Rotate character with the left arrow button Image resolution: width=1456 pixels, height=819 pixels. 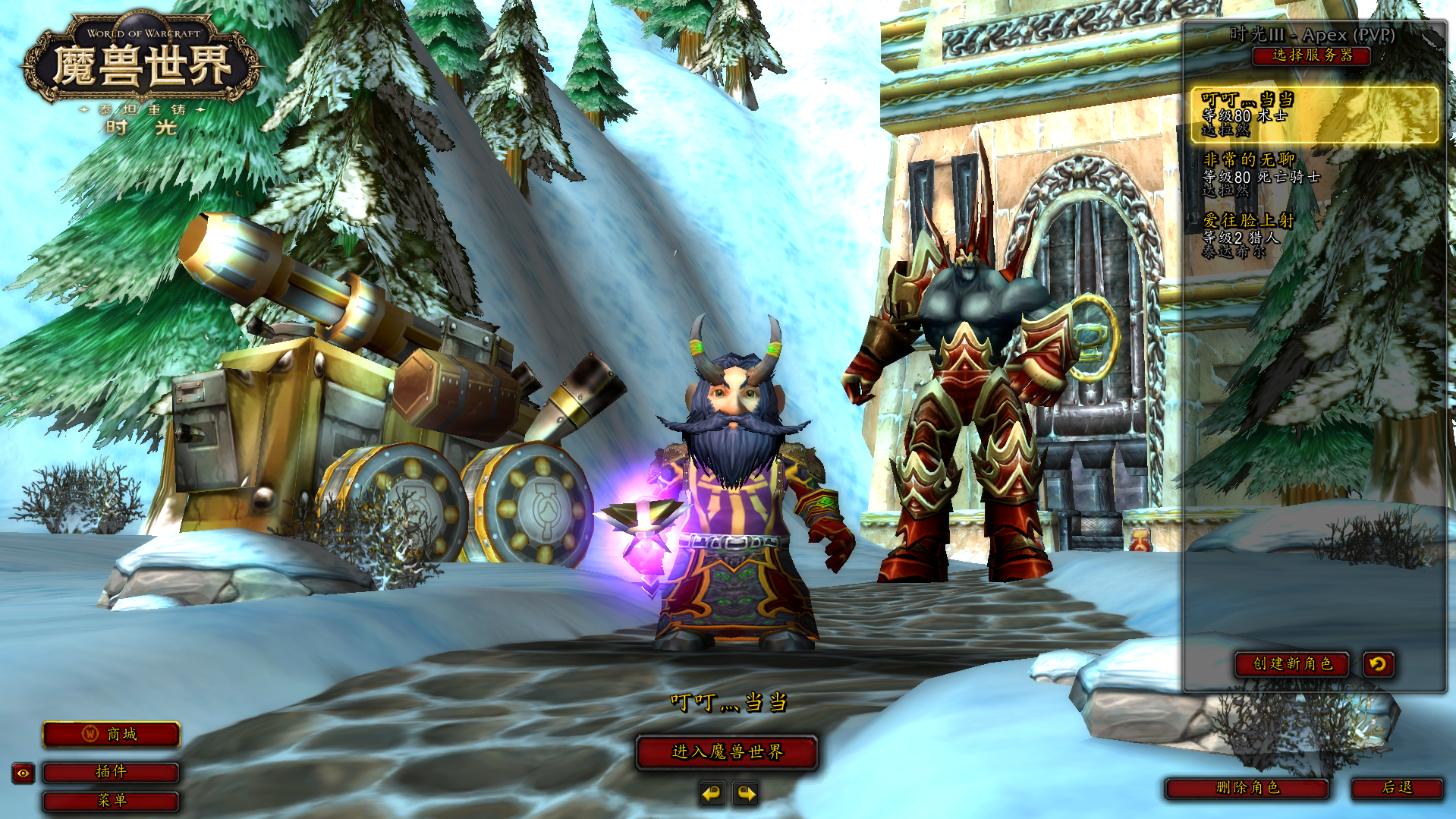(711, 794)
